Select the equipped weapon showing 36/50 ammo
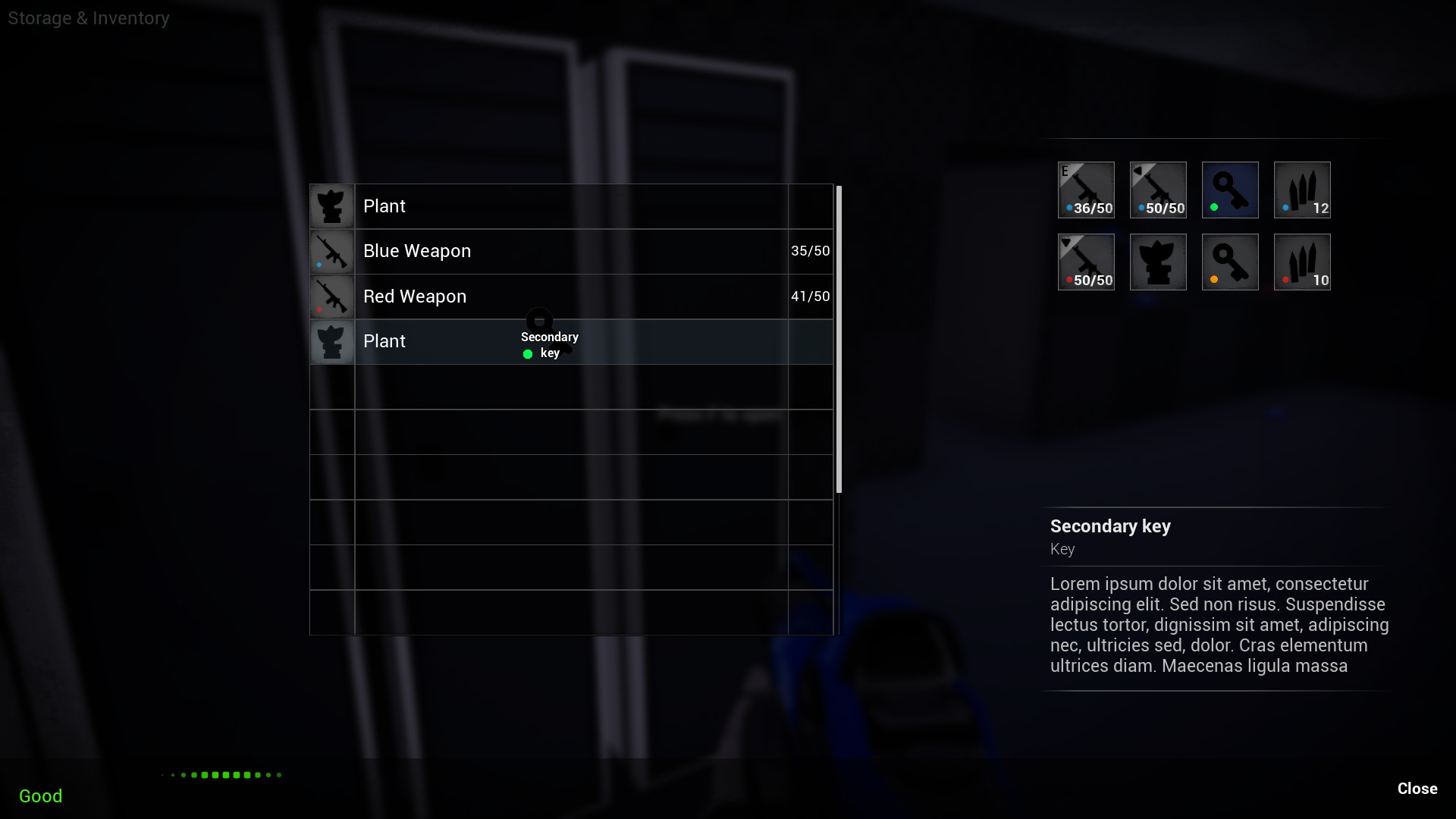This screenshot has height=819, width=1456. 1086,190
